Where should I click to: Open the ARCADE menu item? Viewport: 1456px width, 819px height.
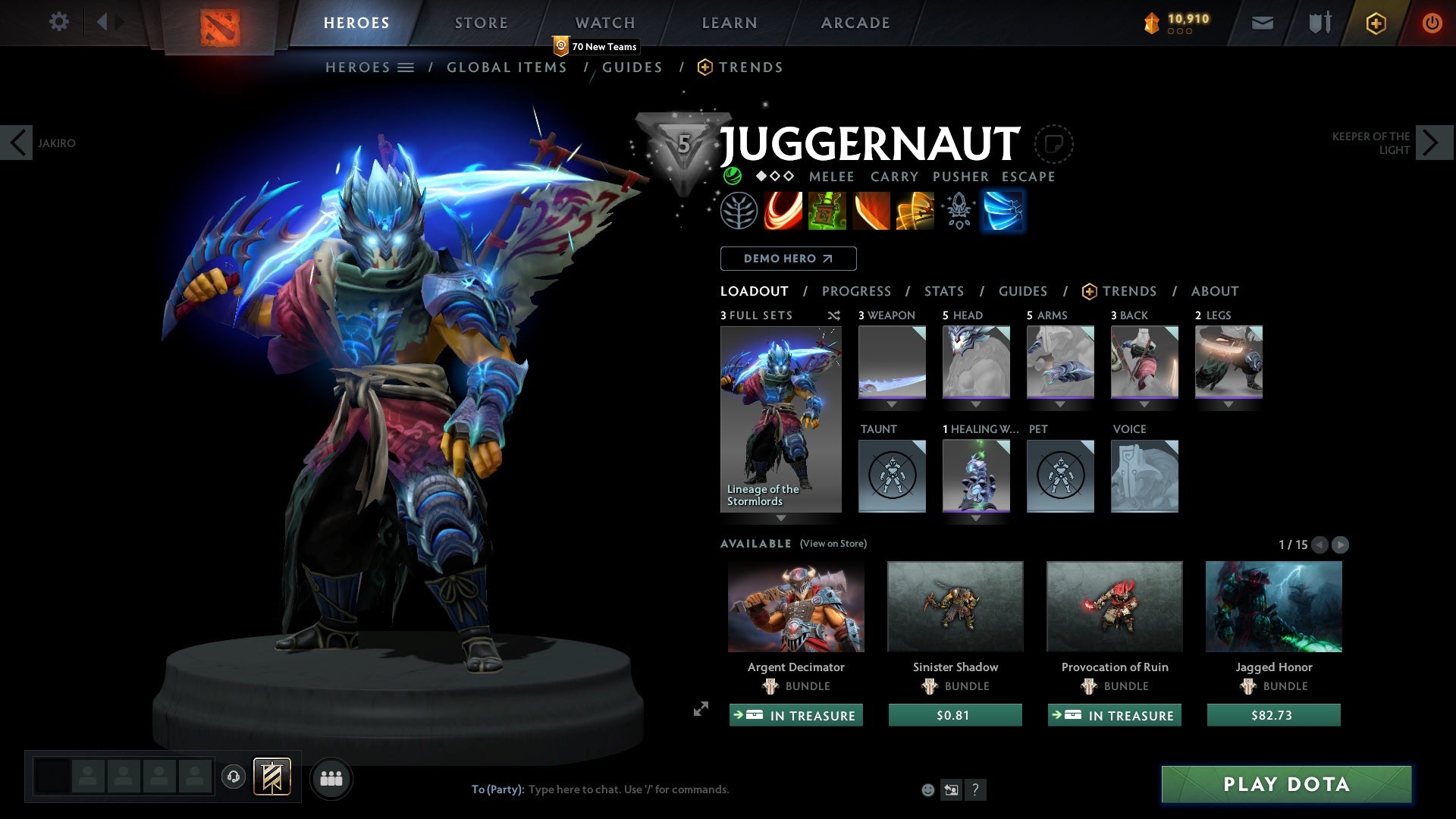(855, 22)
